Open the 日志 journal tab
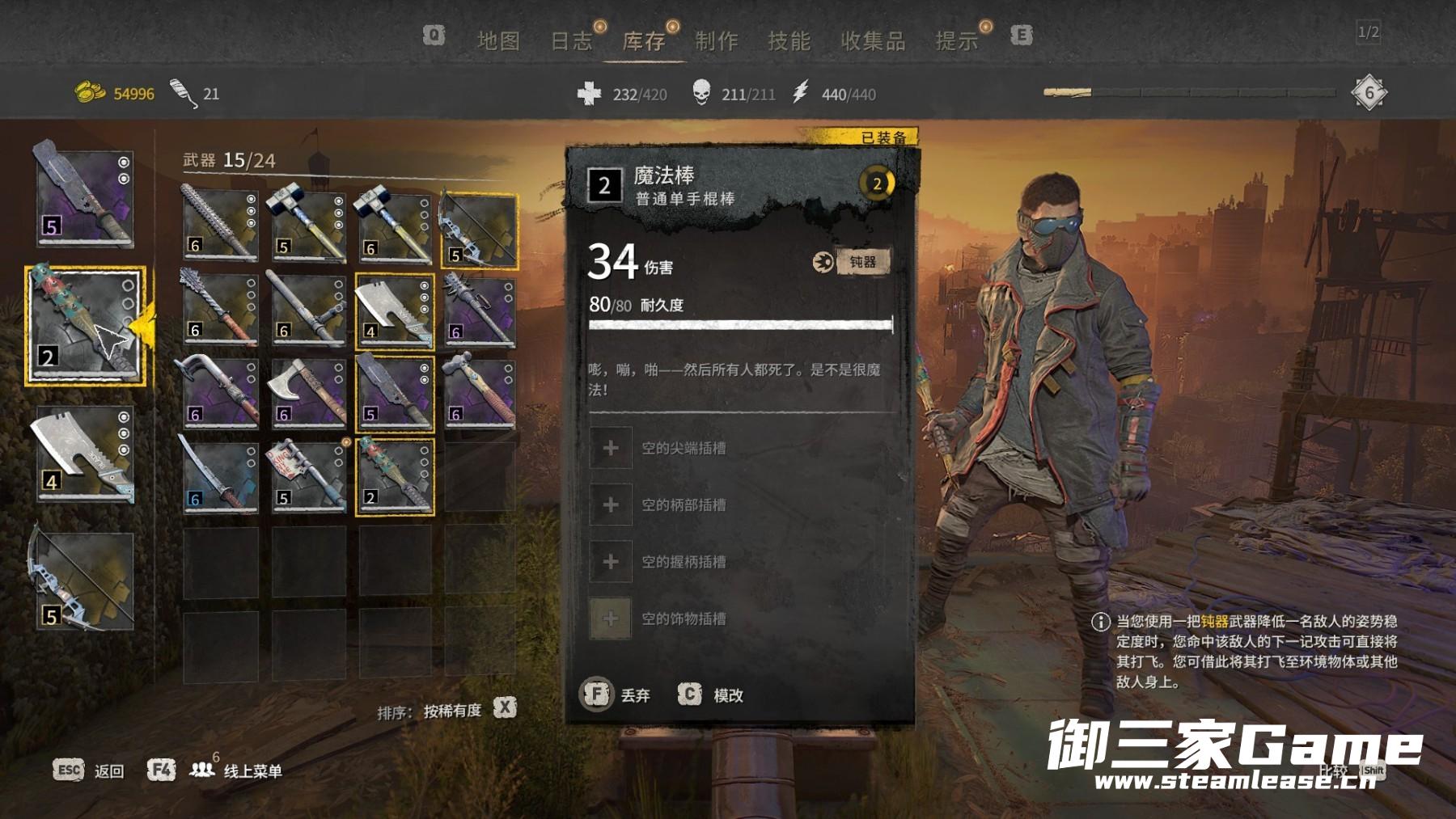Viewport: 1456px width, 819px height. tap(571, 40)
